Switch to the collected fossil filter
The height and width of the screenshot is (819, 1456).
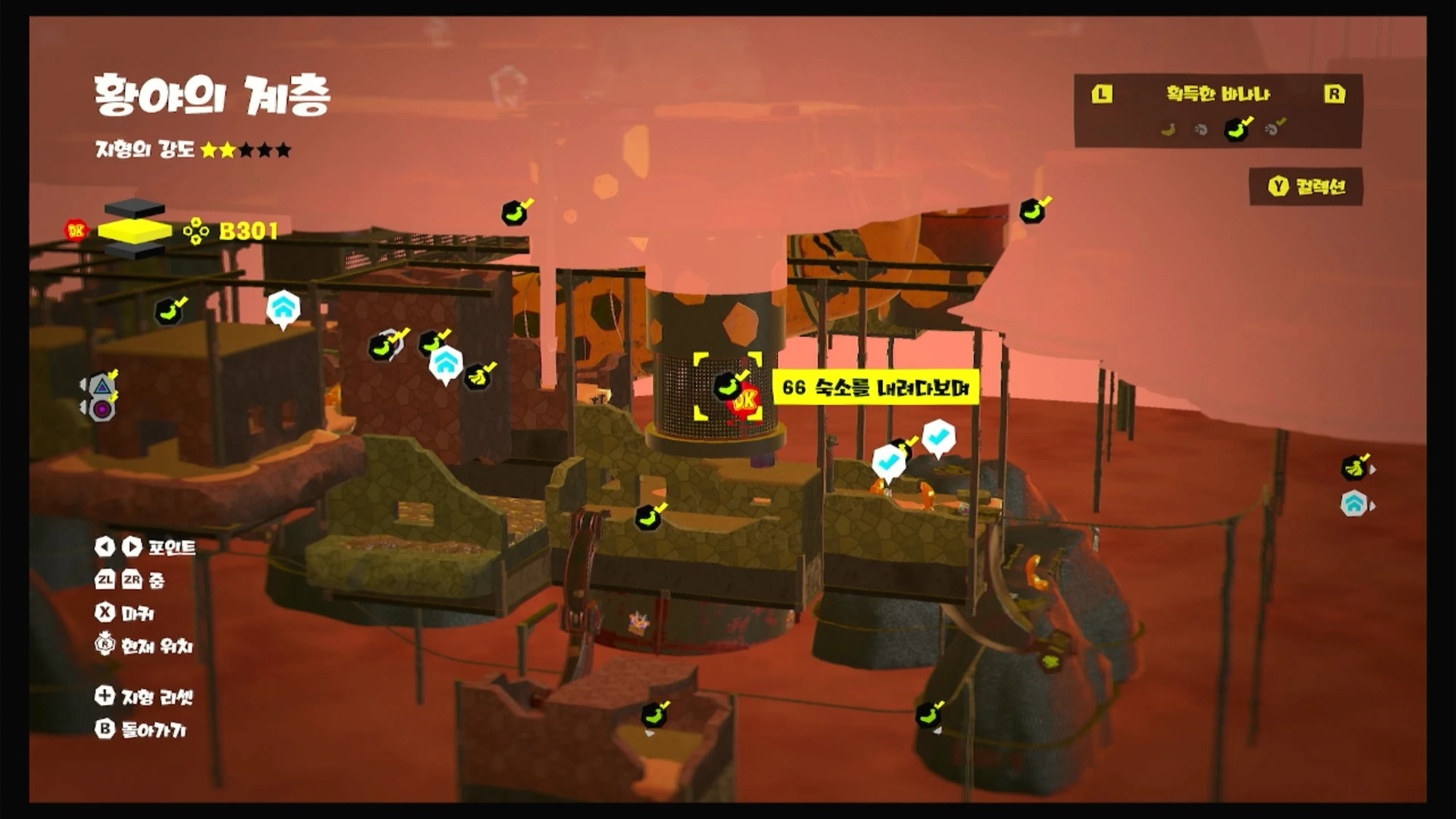(x=1274, y=129)
